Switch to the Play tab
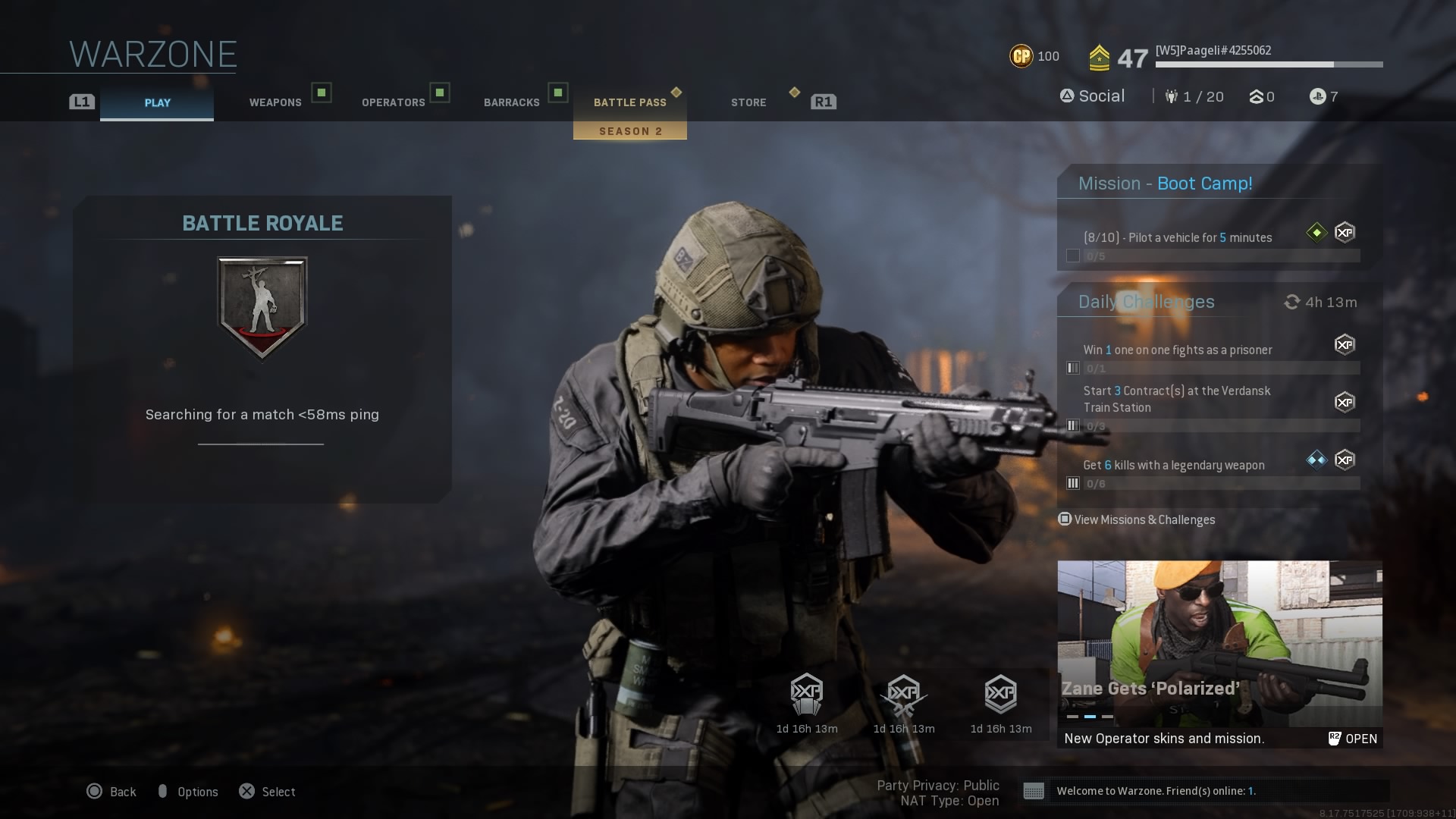1456x819 pixels. click(157, 102)
